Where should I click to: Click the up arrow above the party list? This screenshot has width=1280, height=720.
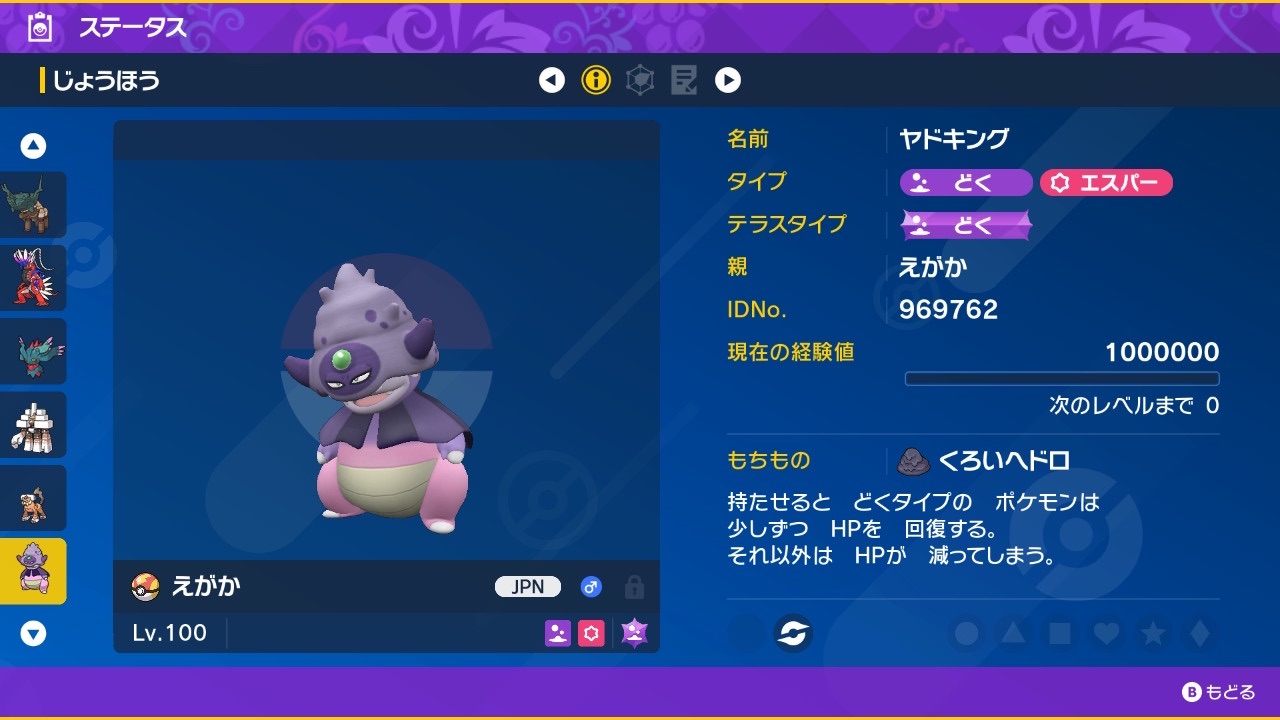(33, 145)
